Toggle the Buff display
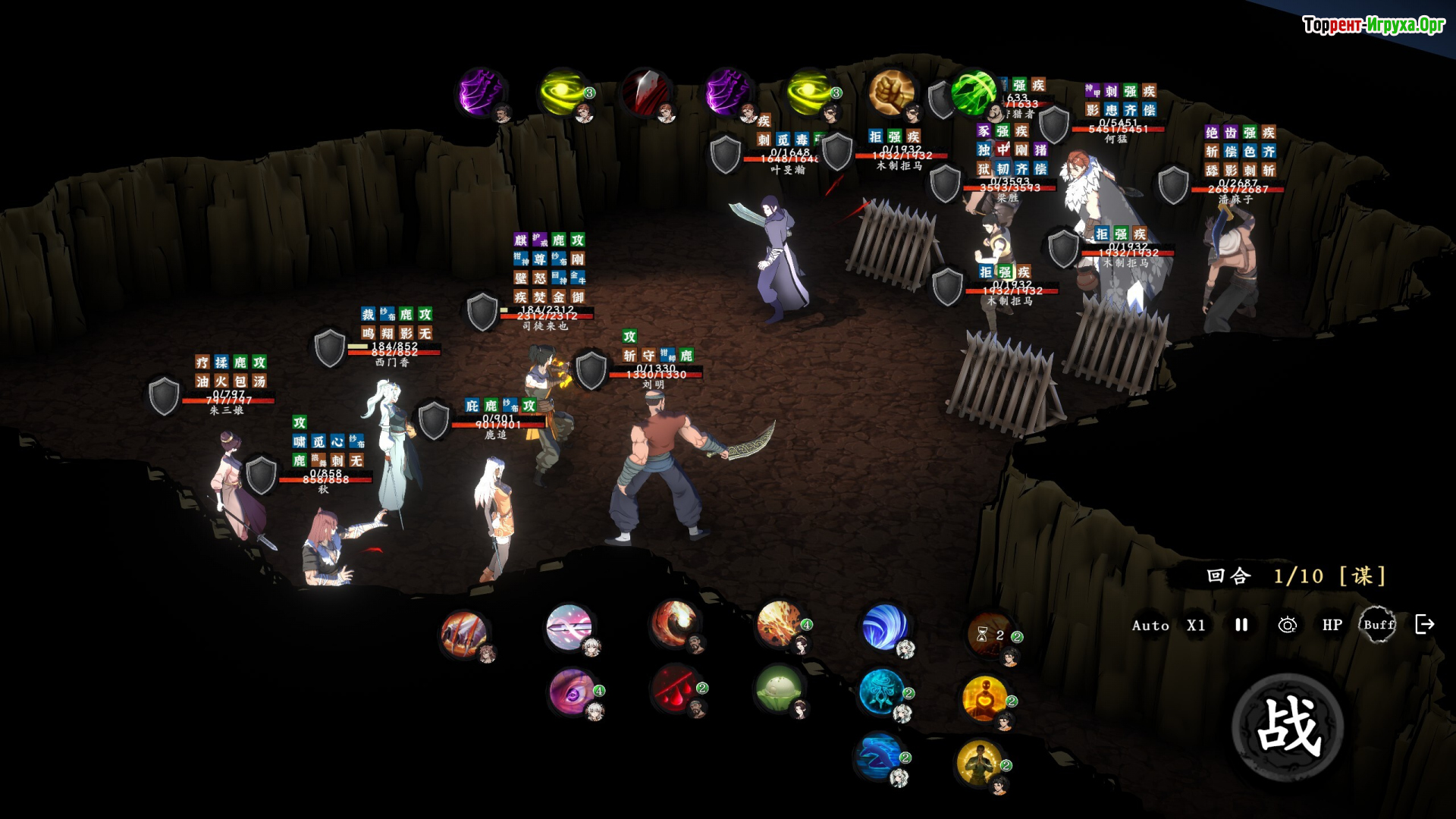 [x=1378, y=625]
